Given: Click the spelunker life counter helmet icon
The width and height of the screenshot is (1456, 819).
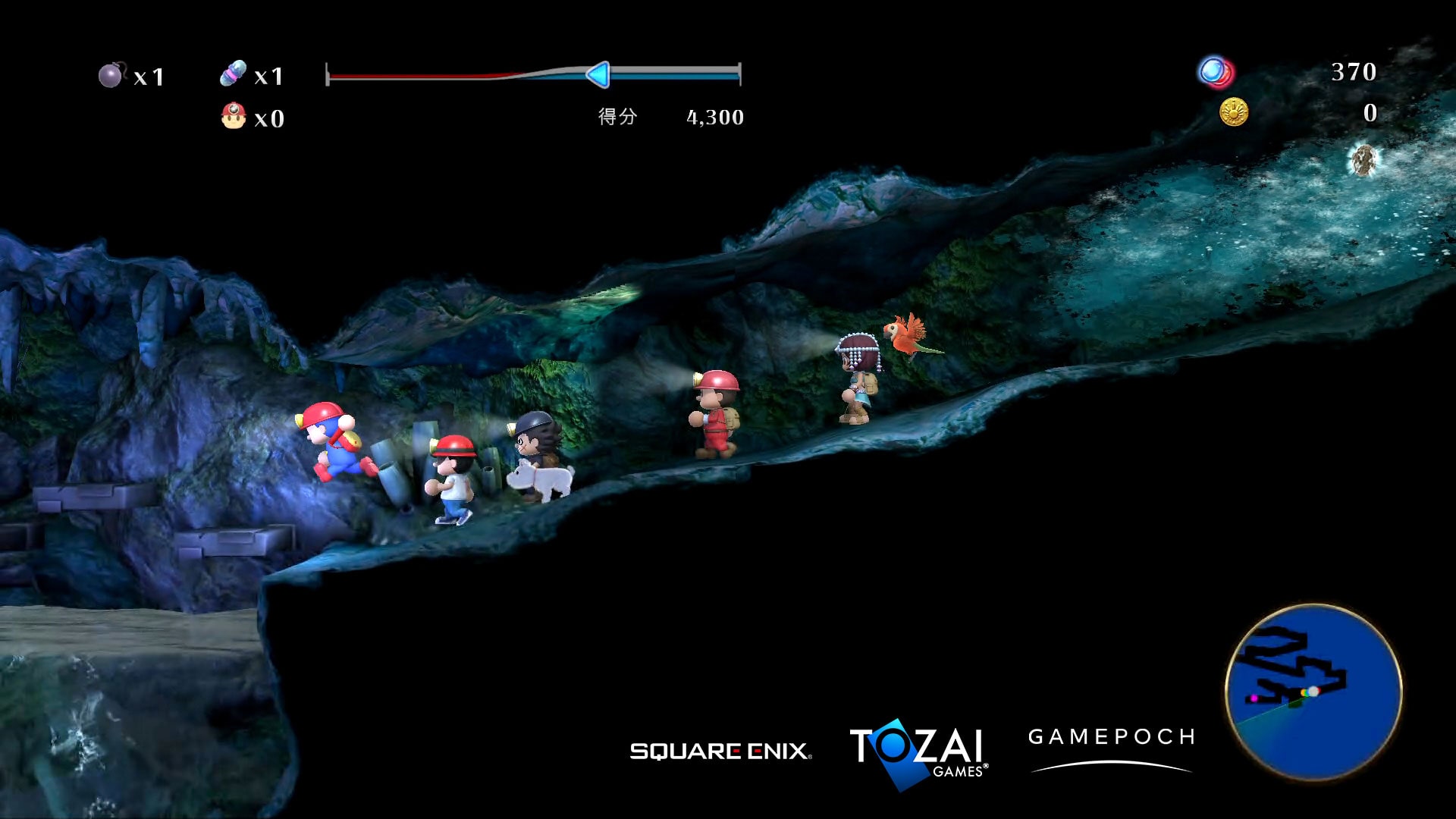Looking at the screenshot, I should 235,115.
